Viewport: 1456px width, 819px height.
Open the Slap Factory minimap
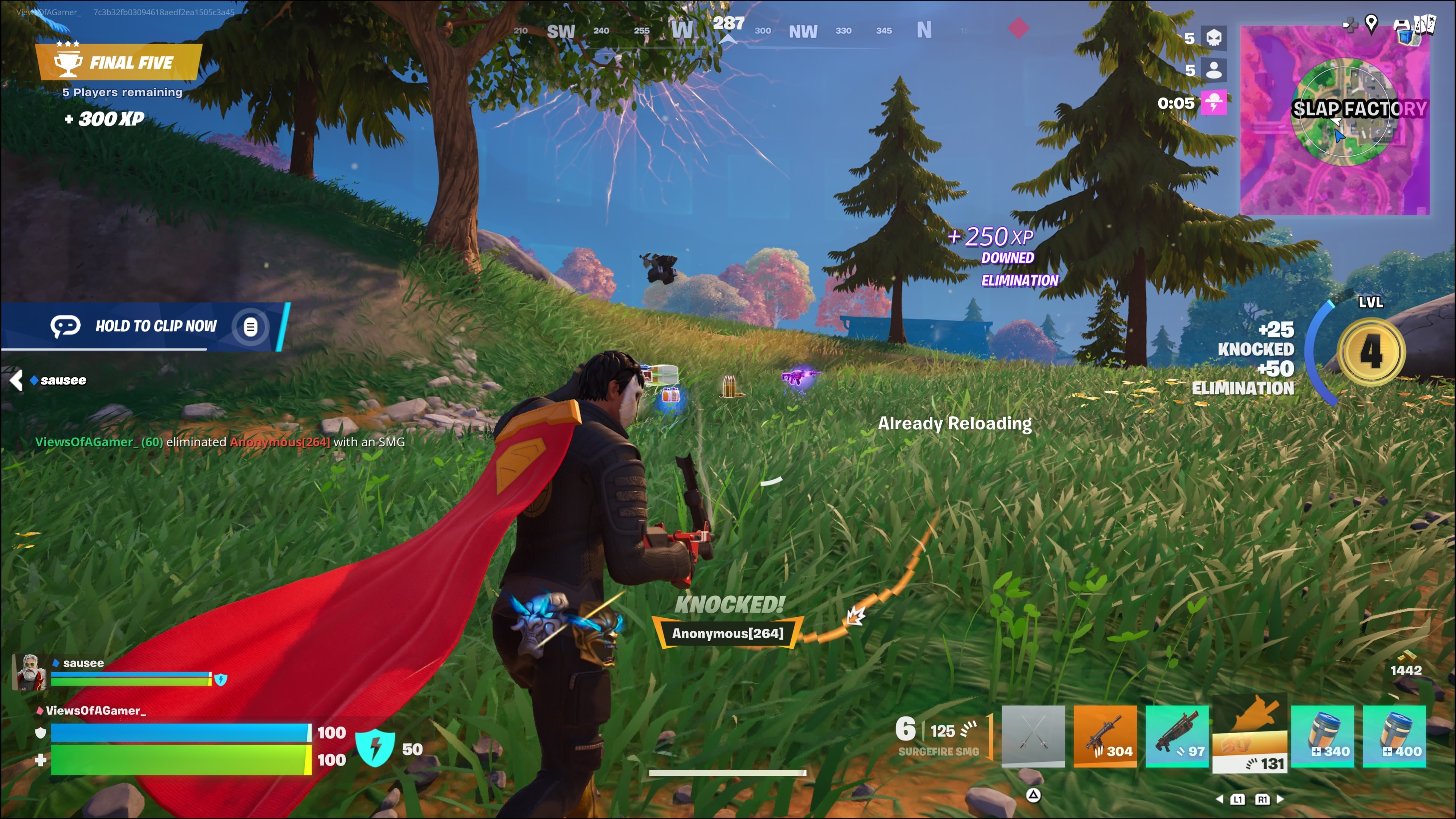point(1335,120)
